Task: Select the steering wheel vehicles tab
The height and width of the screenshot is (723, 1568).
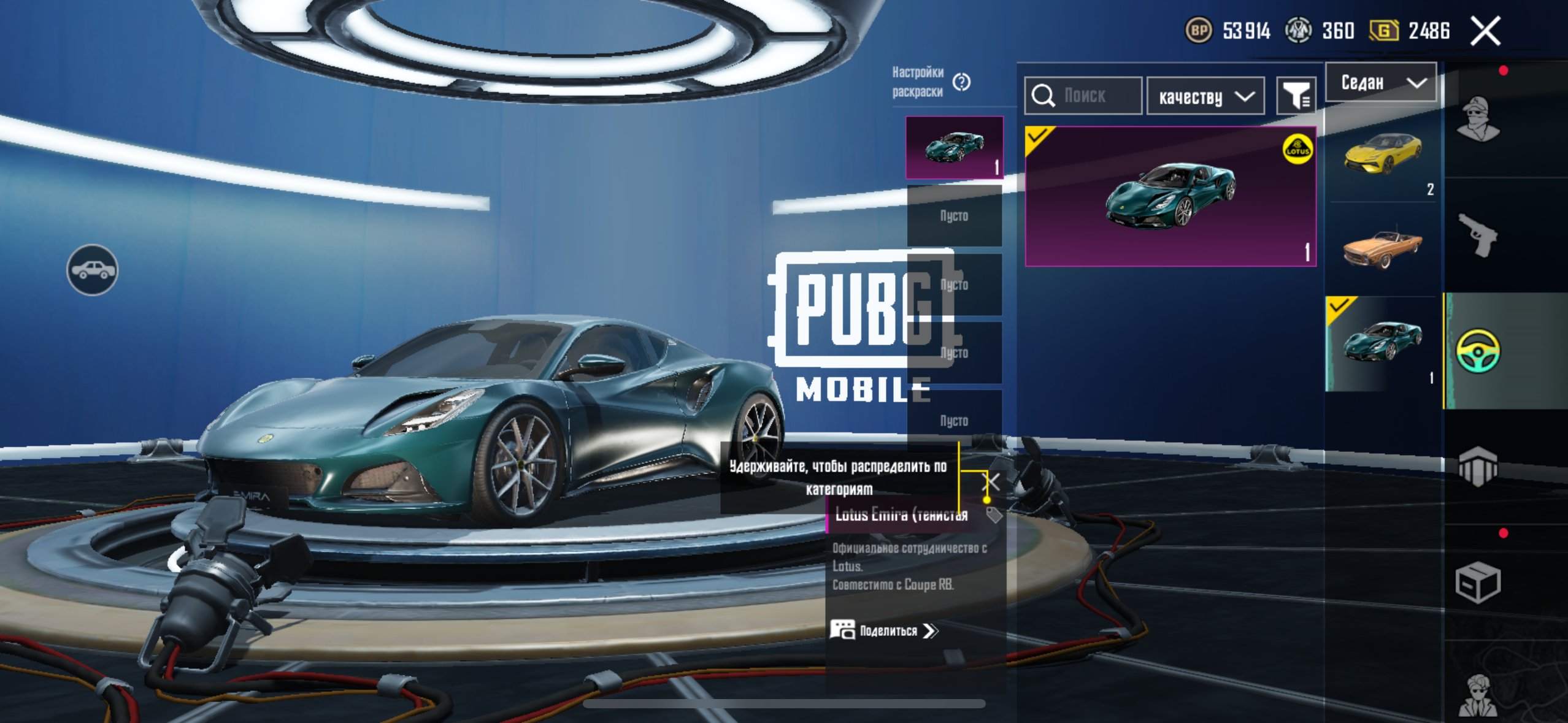Action: (x=1478, y=351)
